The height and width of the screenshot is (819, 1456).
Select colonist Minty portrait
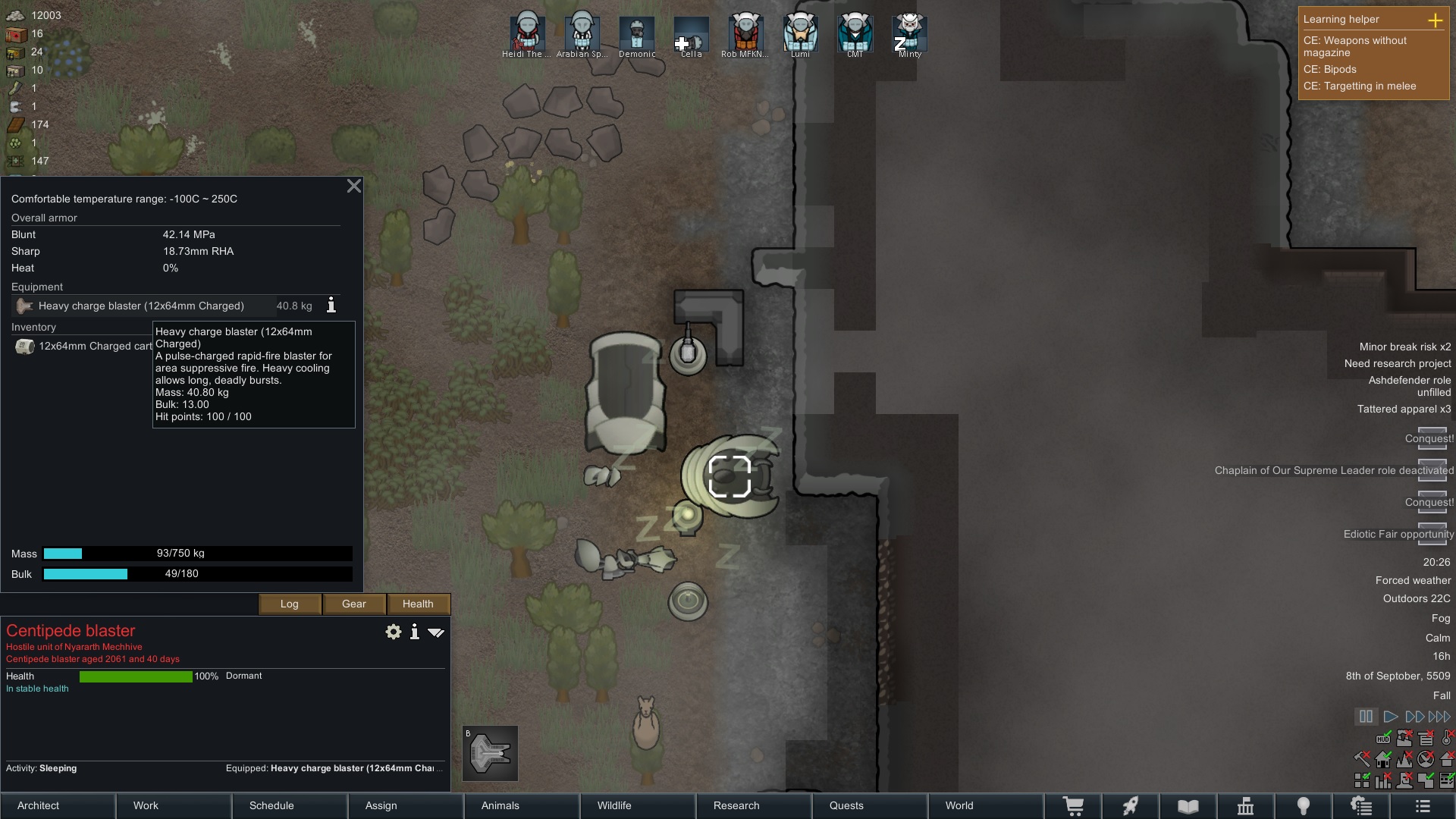[909, 34]
